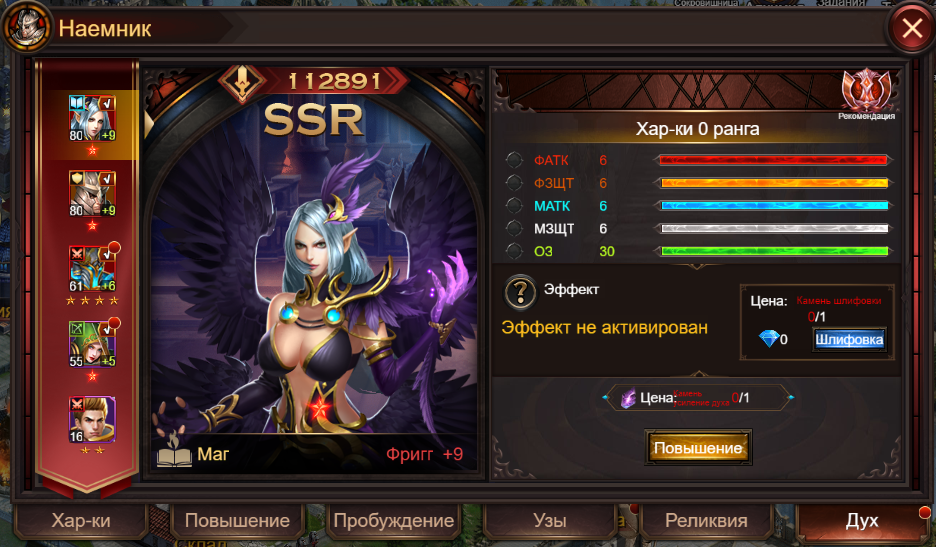
Task: Open the Повышение tab at the bottom
Action: [236, 521]
